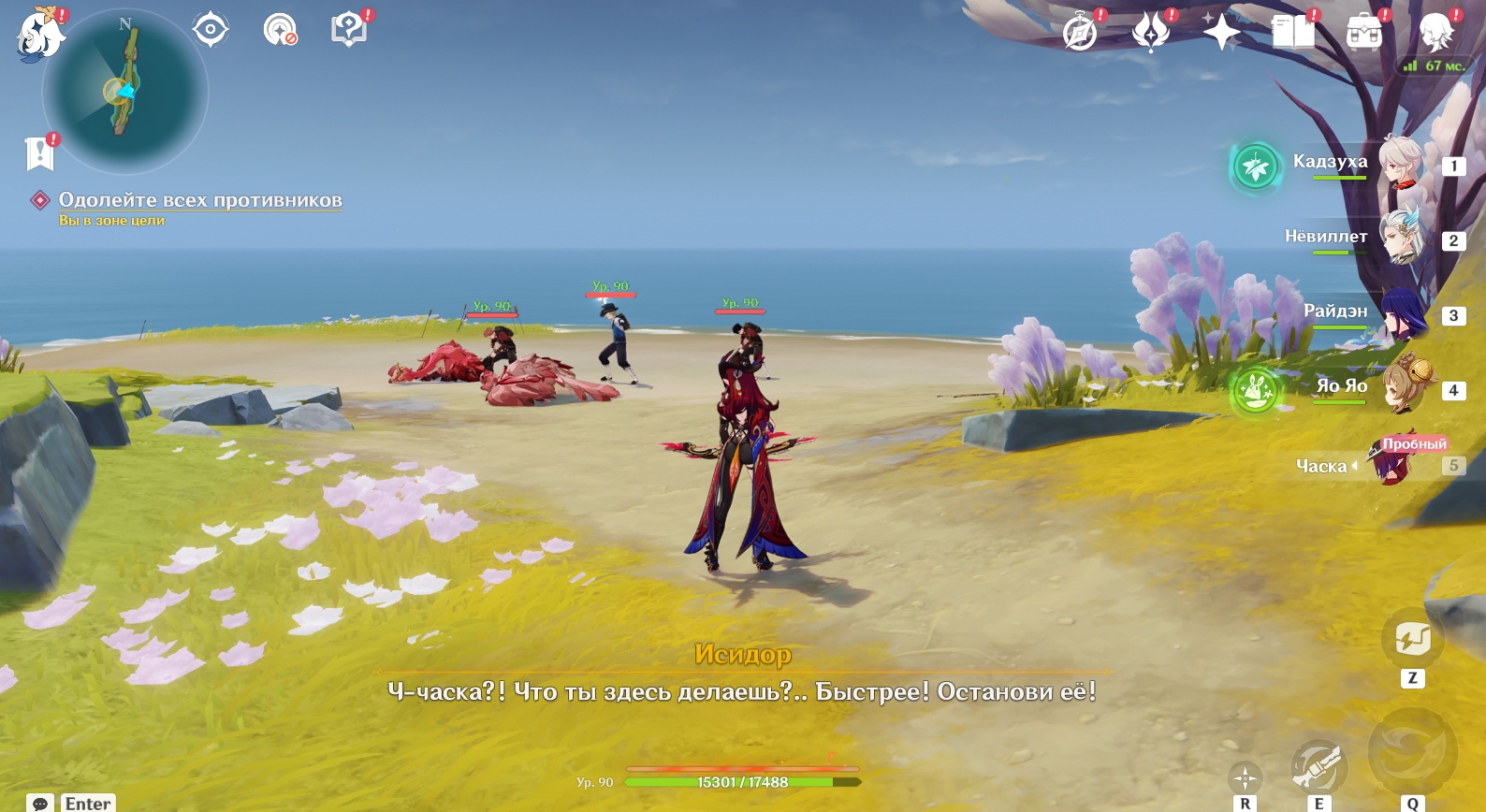Open the backpack inventory
The image size is (1486, 812).
[1364, 33]
